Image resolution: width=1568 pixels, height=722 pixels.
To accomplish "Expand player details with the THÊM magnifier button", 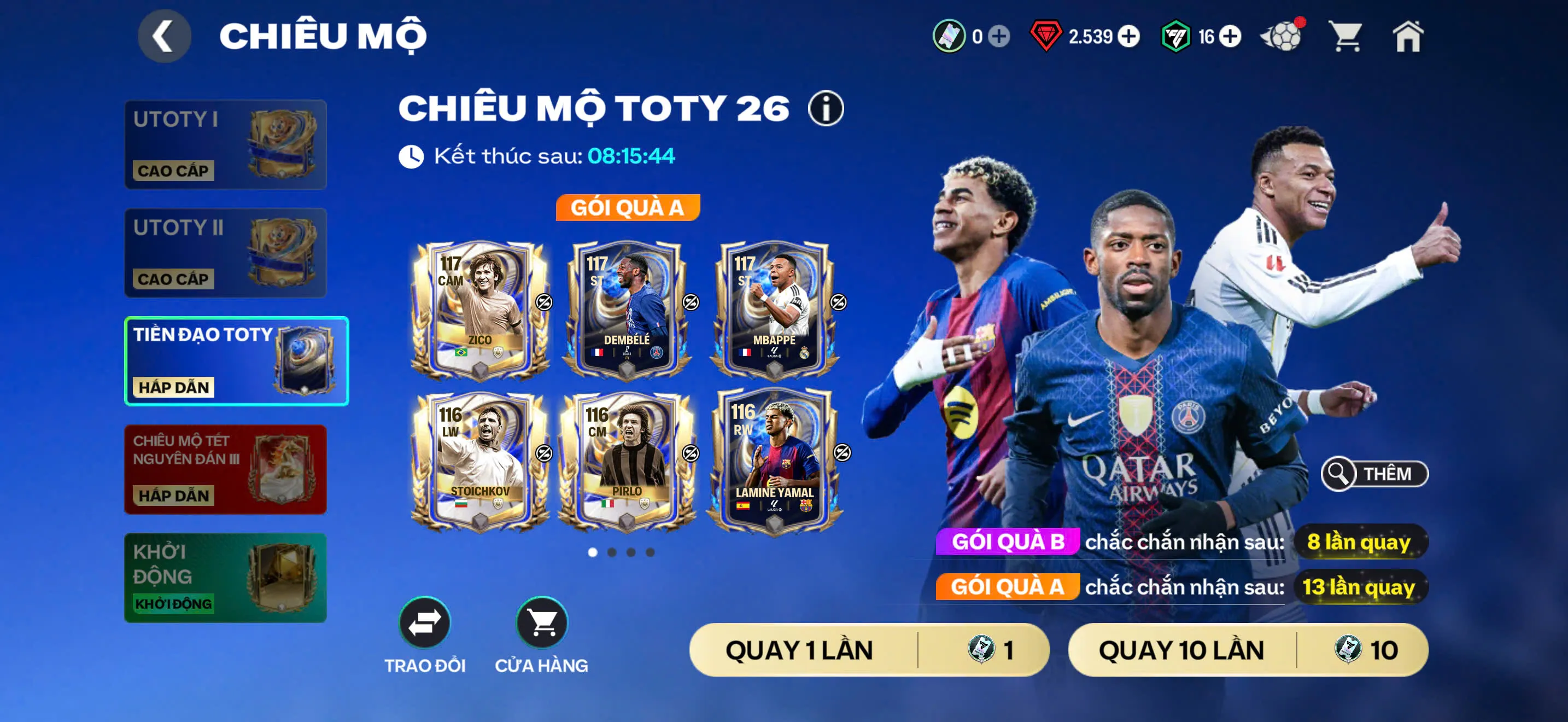I will (x=1373, y=474).
